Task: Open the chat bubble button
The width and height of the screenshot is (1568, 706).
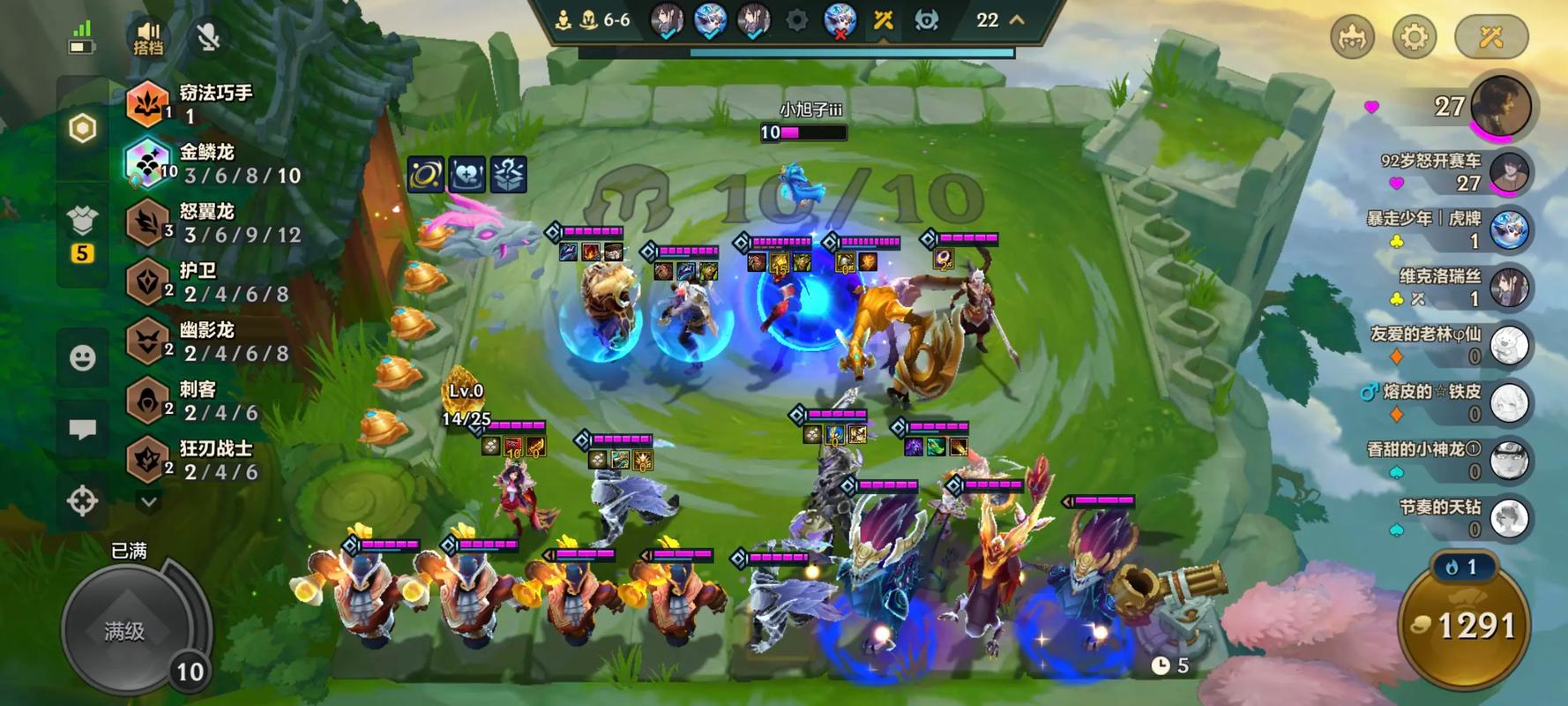Action: [83, 430]
